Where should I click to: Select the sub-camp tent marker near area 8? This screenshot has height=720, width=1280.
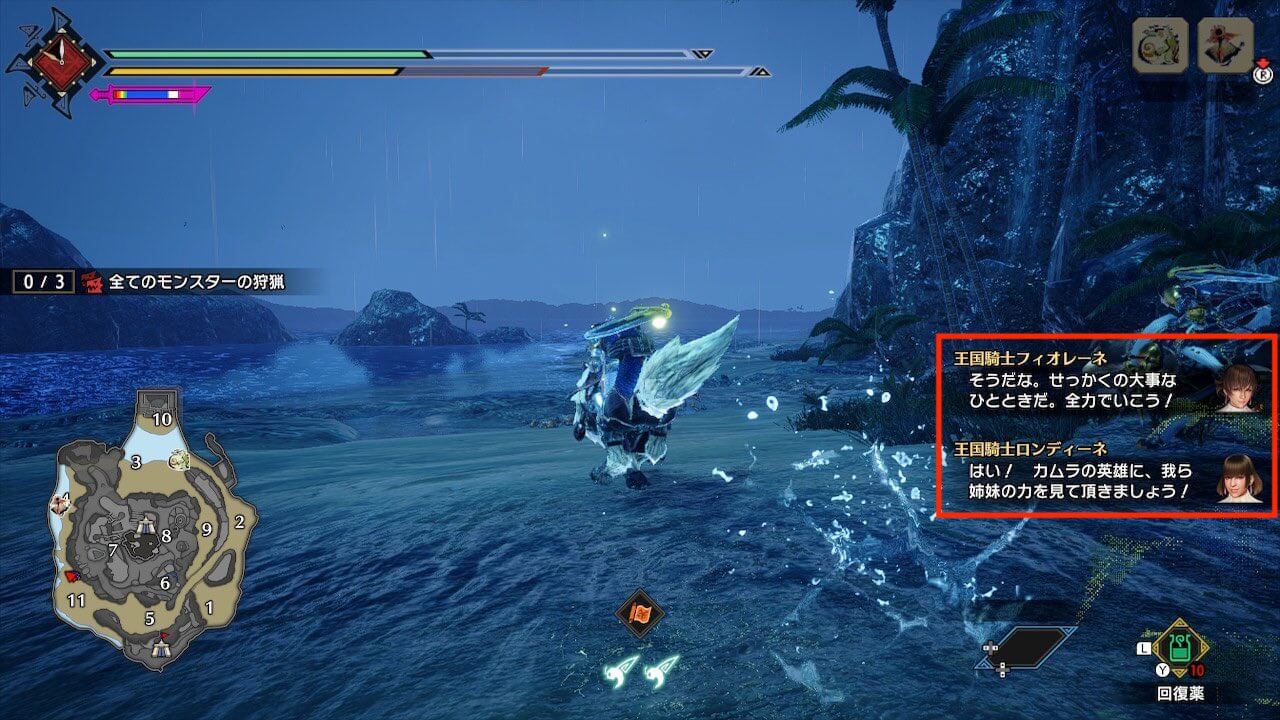pos(146,524)
